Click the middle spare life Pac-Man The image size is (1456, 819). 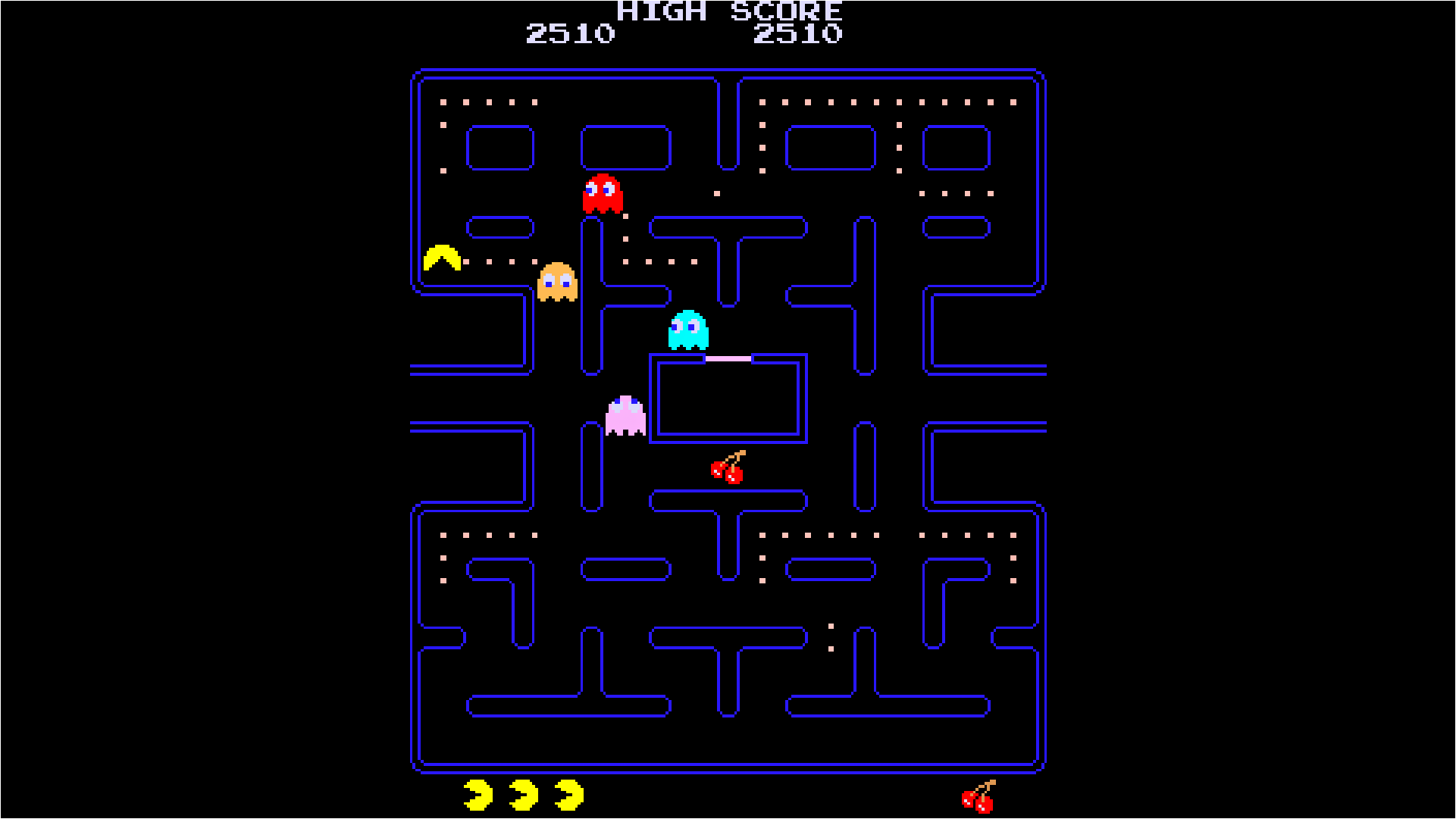[x=523, y=795]
